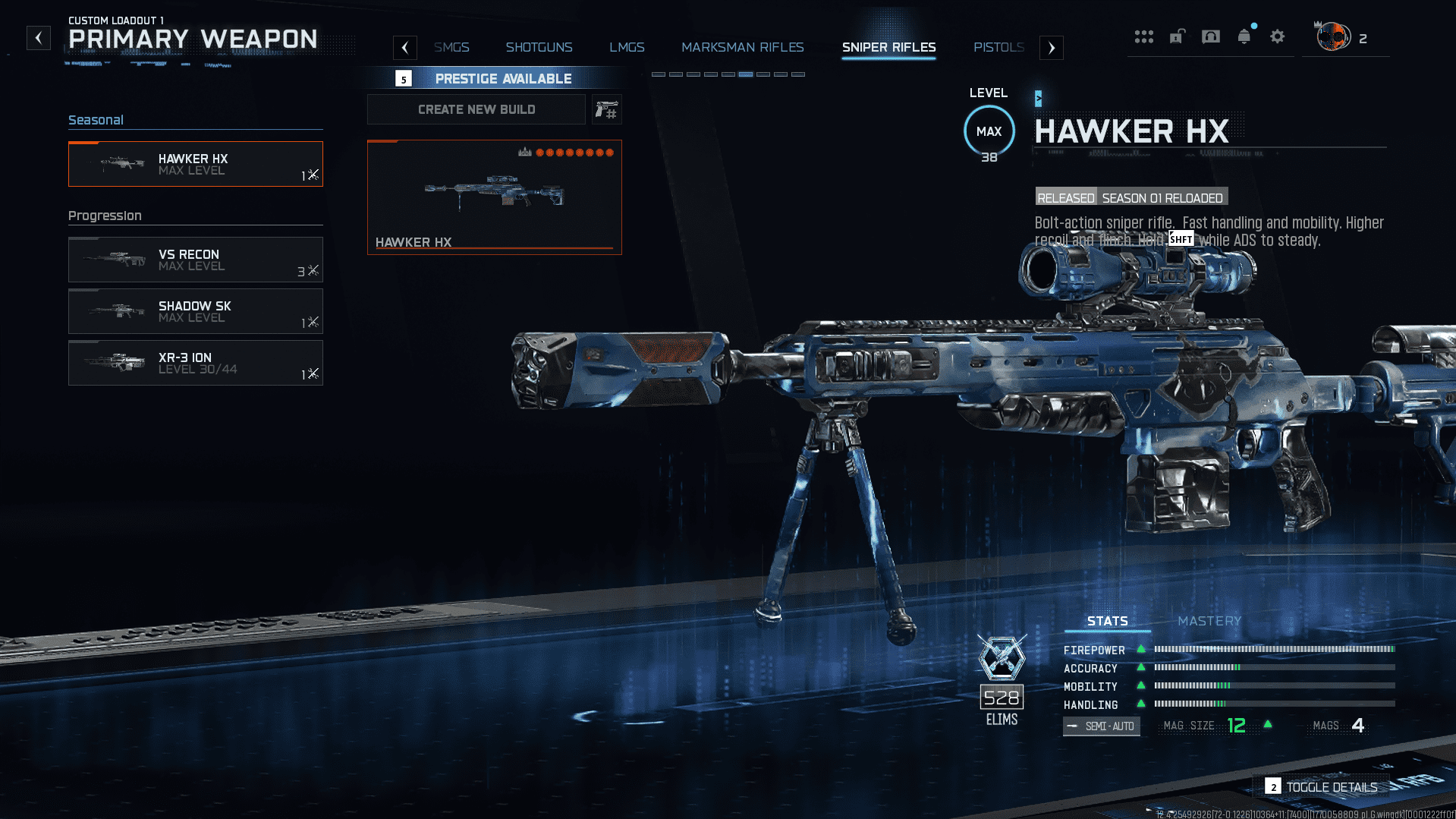View notifications via the bell icon
The width and height of the screenshot is (1456, 819).
coord(1244,36)
